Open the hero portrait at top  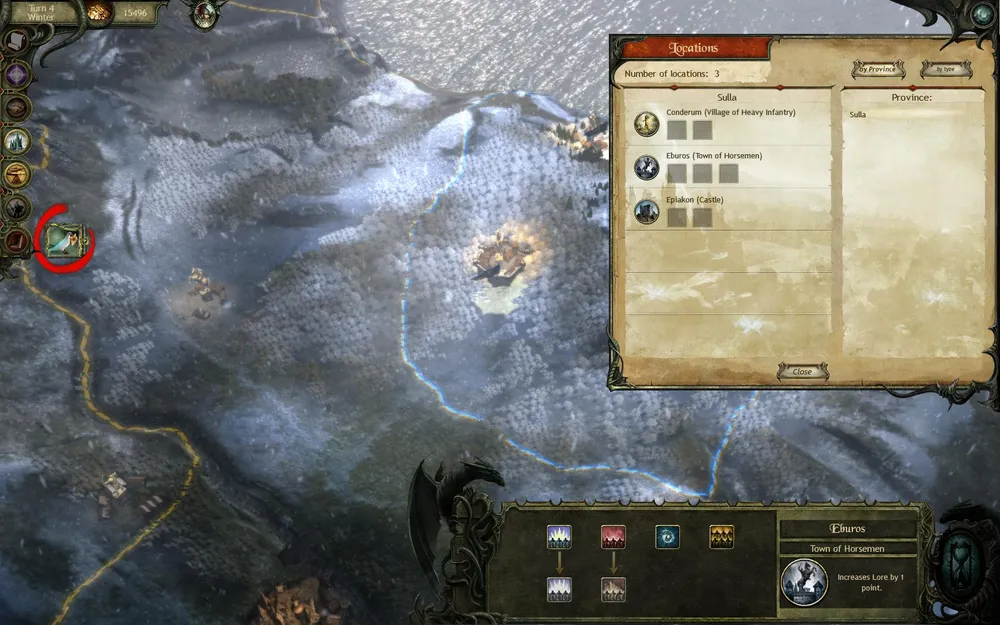[x=207, y=13]
